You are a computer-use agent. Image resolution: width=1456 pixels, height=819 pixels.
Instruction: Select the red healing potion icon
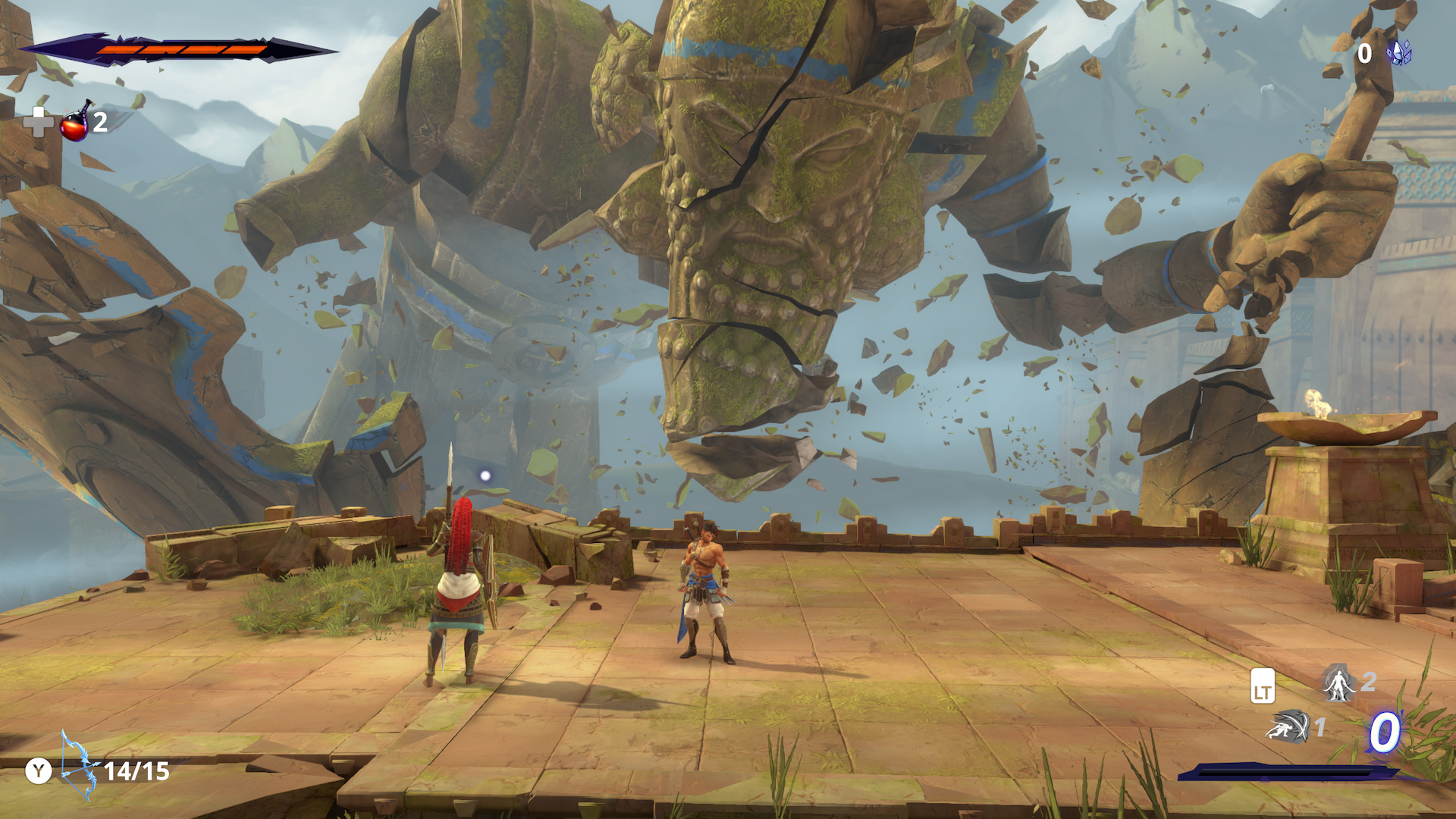(75, 124)
